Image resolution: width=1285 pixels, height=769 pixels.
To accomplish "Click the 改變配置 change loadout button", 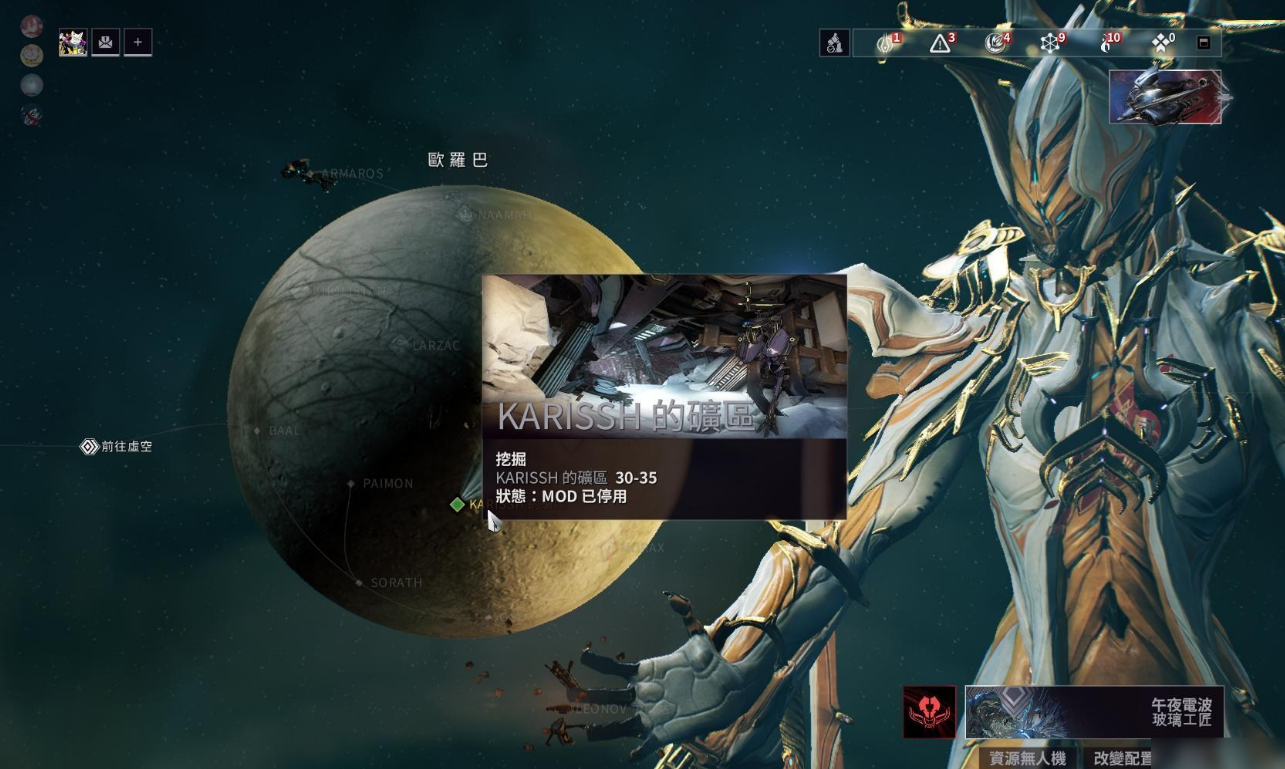I will click(1122, 758).
